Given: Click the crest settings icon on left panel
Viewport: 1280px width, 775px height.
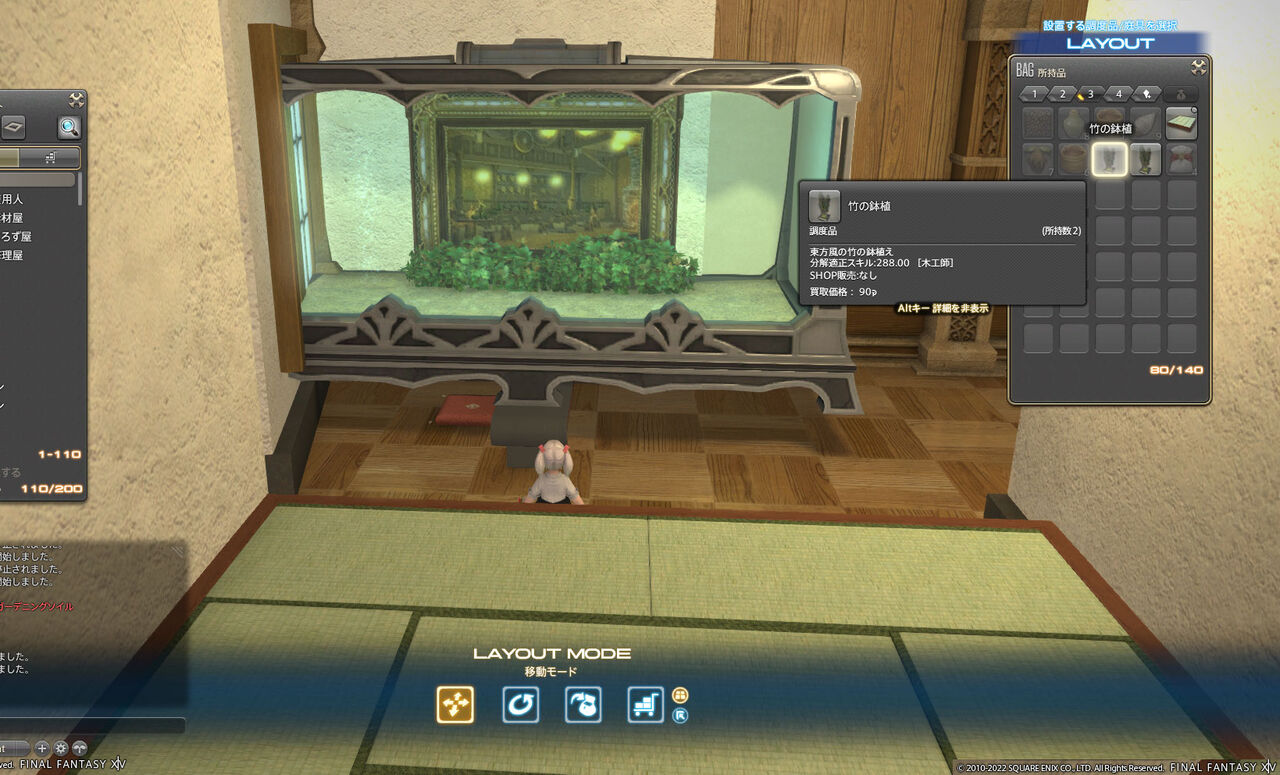Looking at the screenshot, I should coord(76,100).
